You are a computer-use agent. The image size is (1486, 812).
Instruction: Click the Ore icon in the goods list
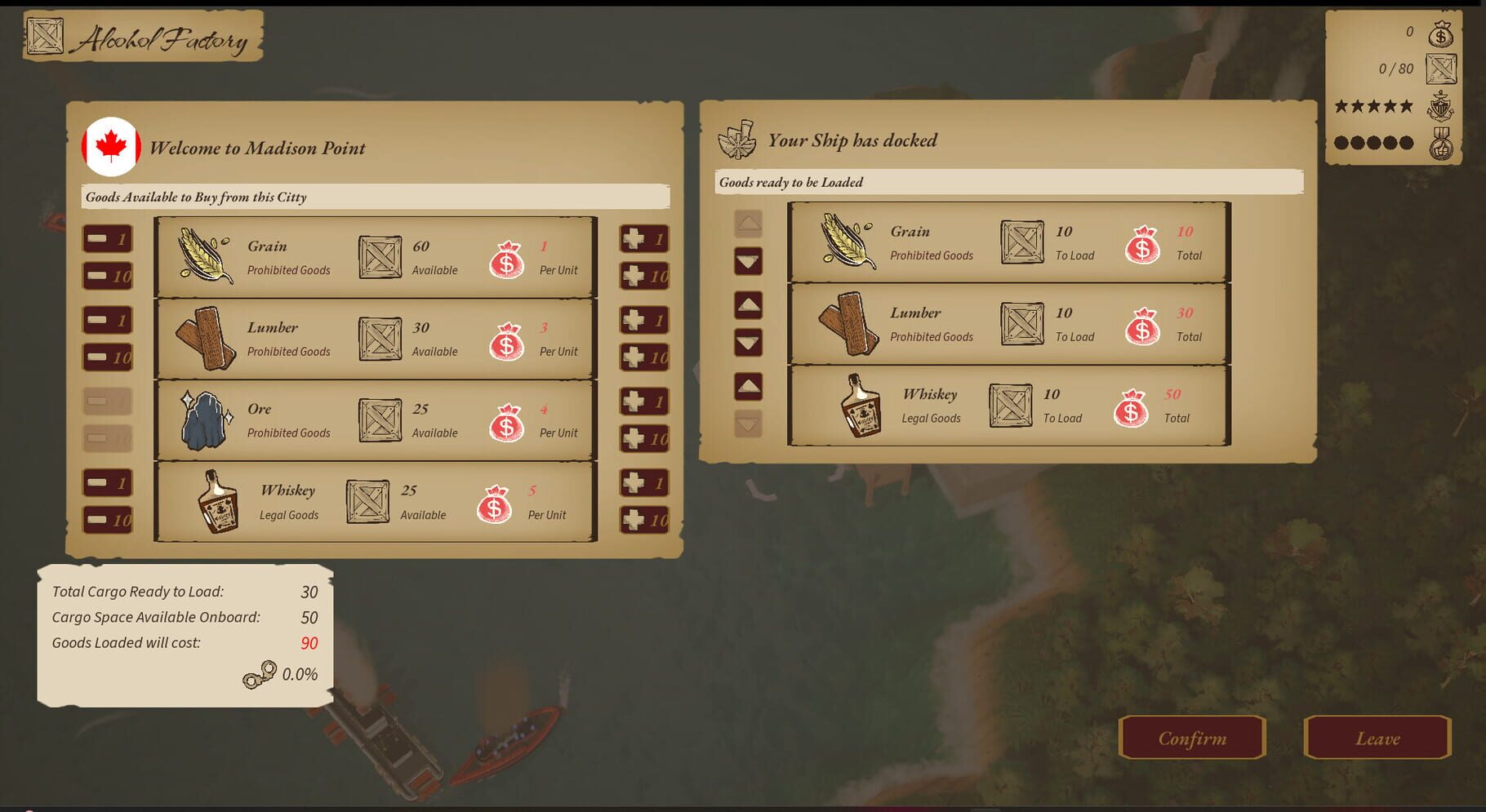(204, 419)
